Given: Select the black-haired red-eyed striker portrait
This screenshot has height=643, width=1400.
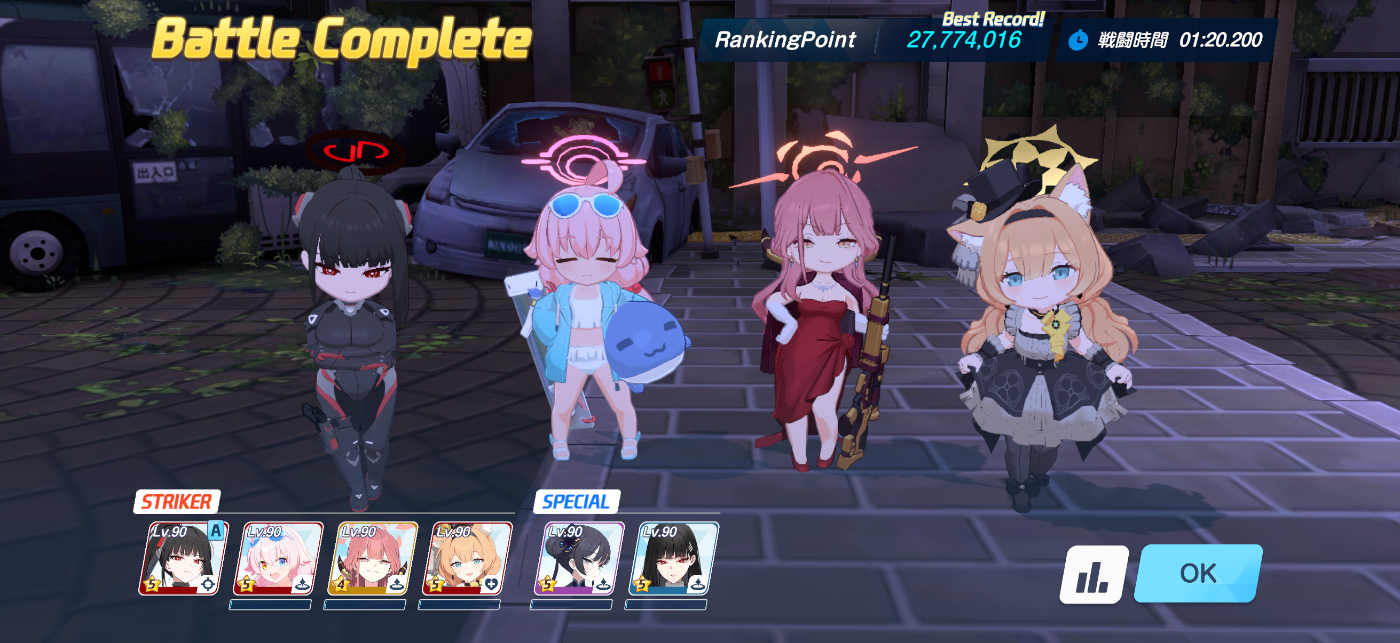Looking at the screenshot, I should click(x=183, y=558).
